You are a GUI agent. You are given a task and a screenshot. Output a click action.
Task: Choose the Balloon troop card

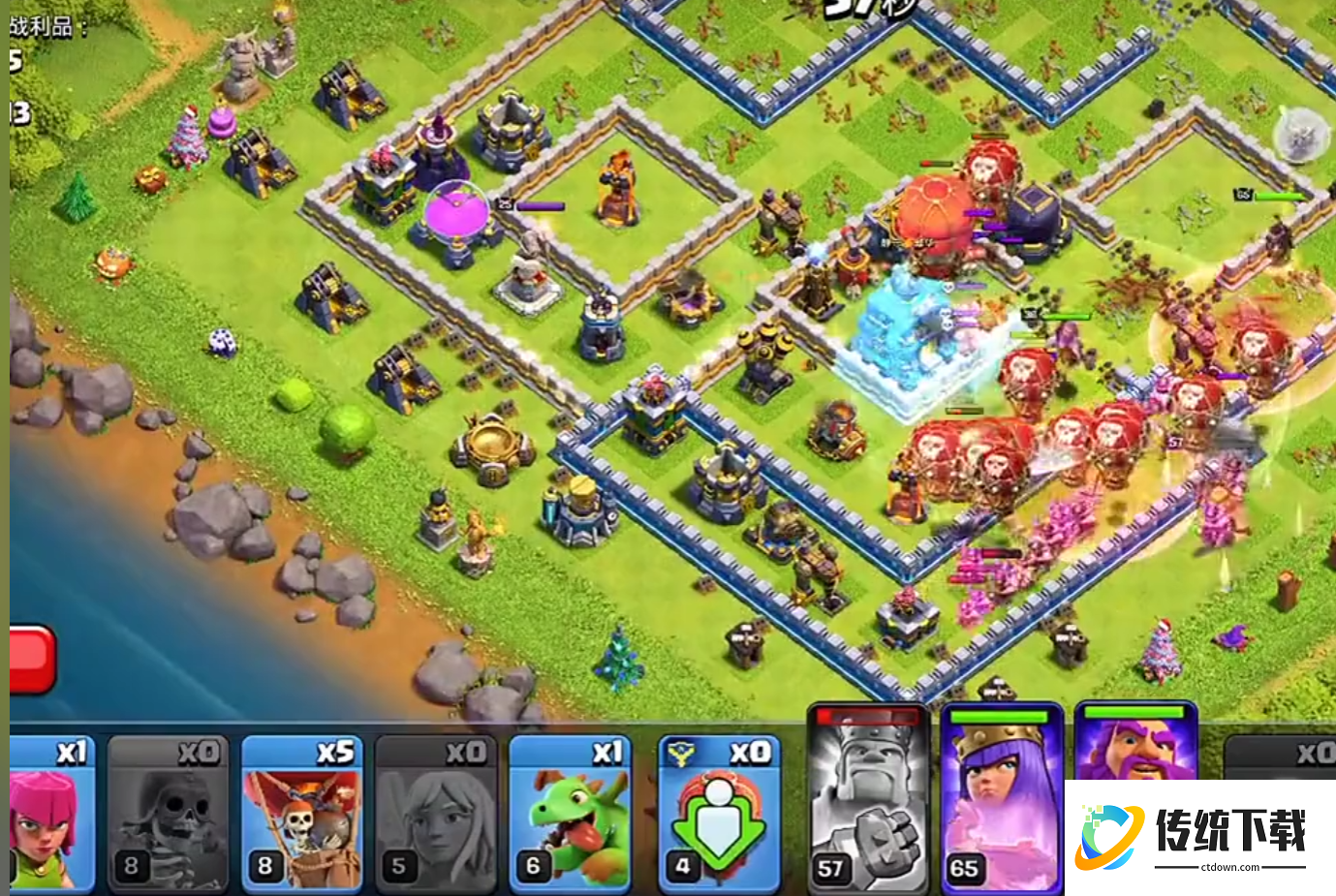point(301,814)
